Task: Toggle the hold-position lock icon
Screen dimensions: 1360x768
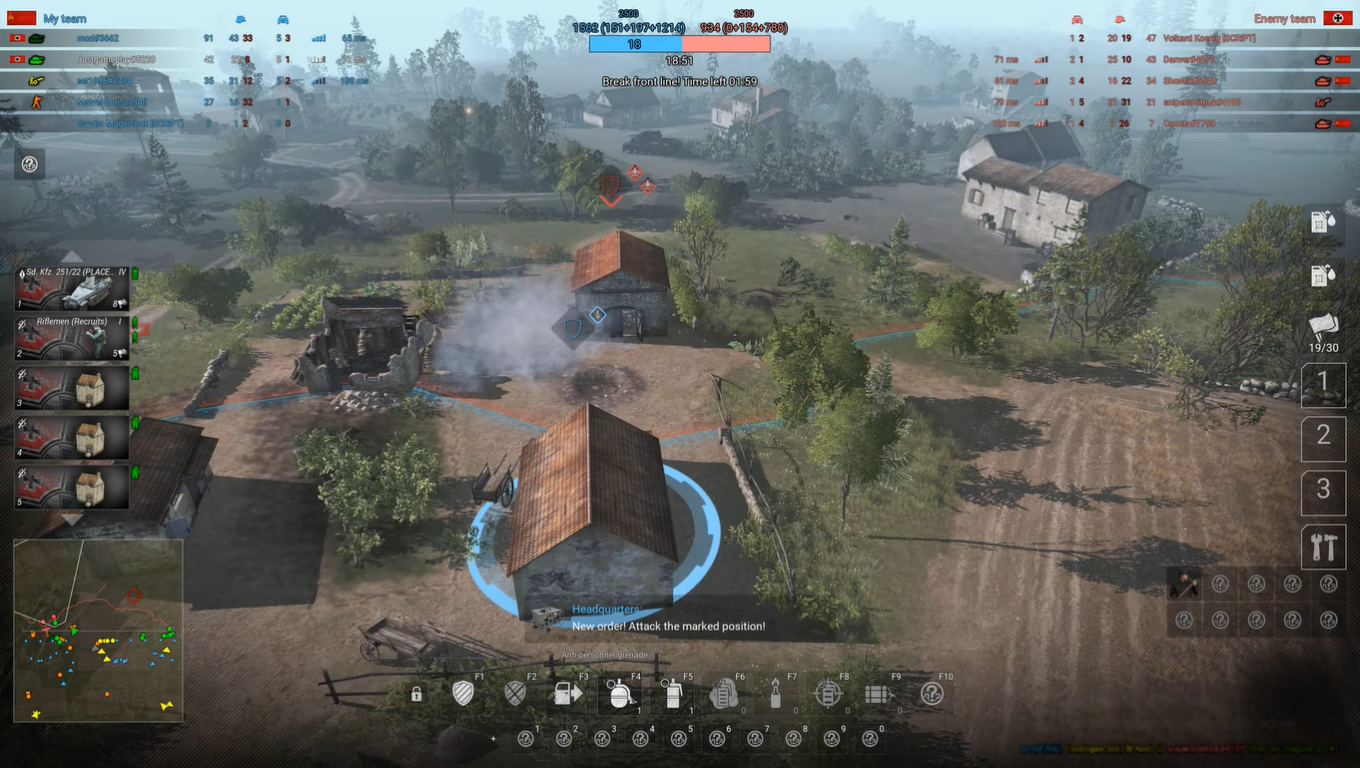Action: point(415,692)
